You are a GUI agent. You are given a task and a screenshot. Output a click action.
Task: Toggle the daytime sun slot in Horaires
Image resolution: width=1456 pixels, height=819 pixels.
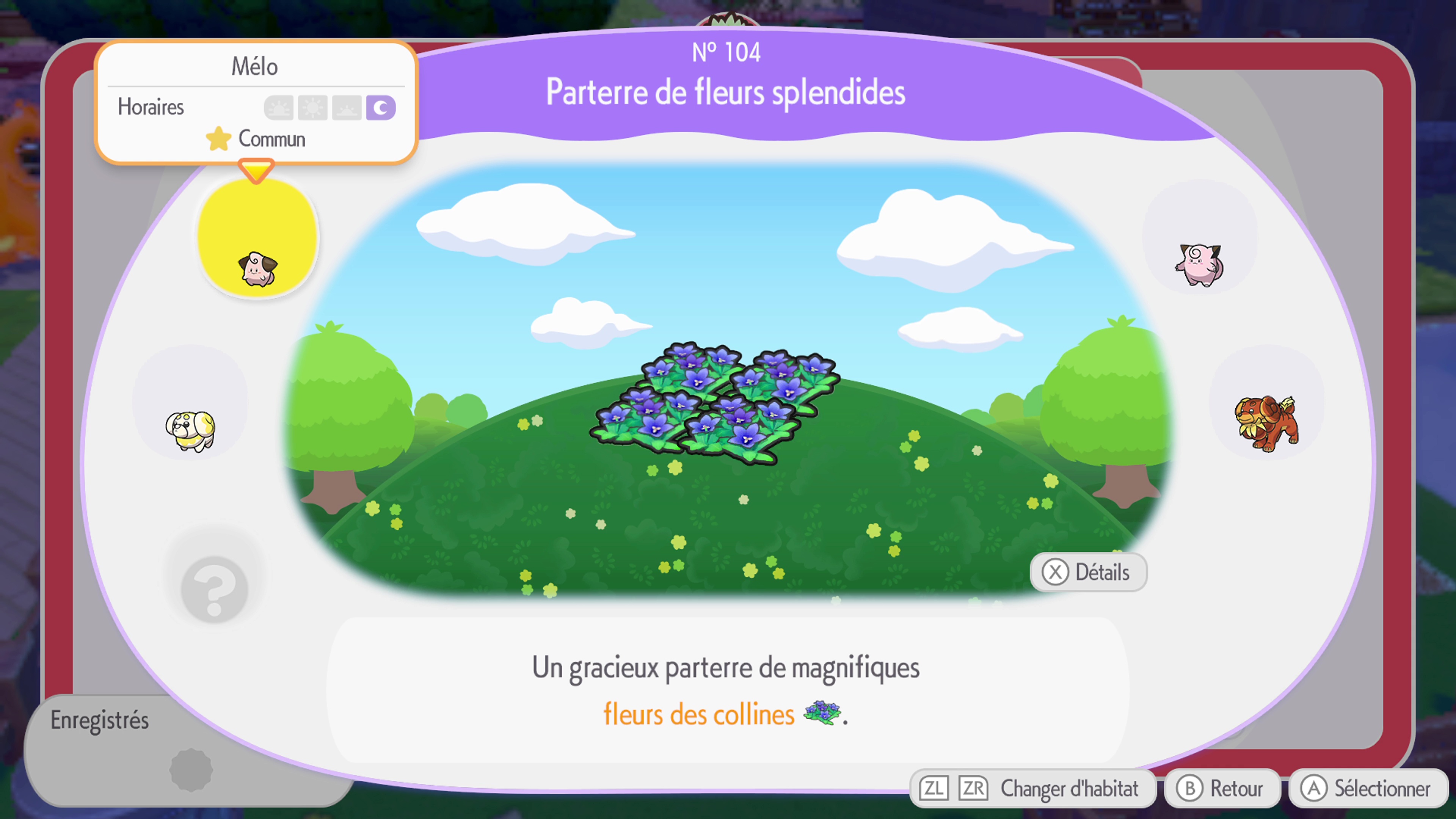pos(312,107)
